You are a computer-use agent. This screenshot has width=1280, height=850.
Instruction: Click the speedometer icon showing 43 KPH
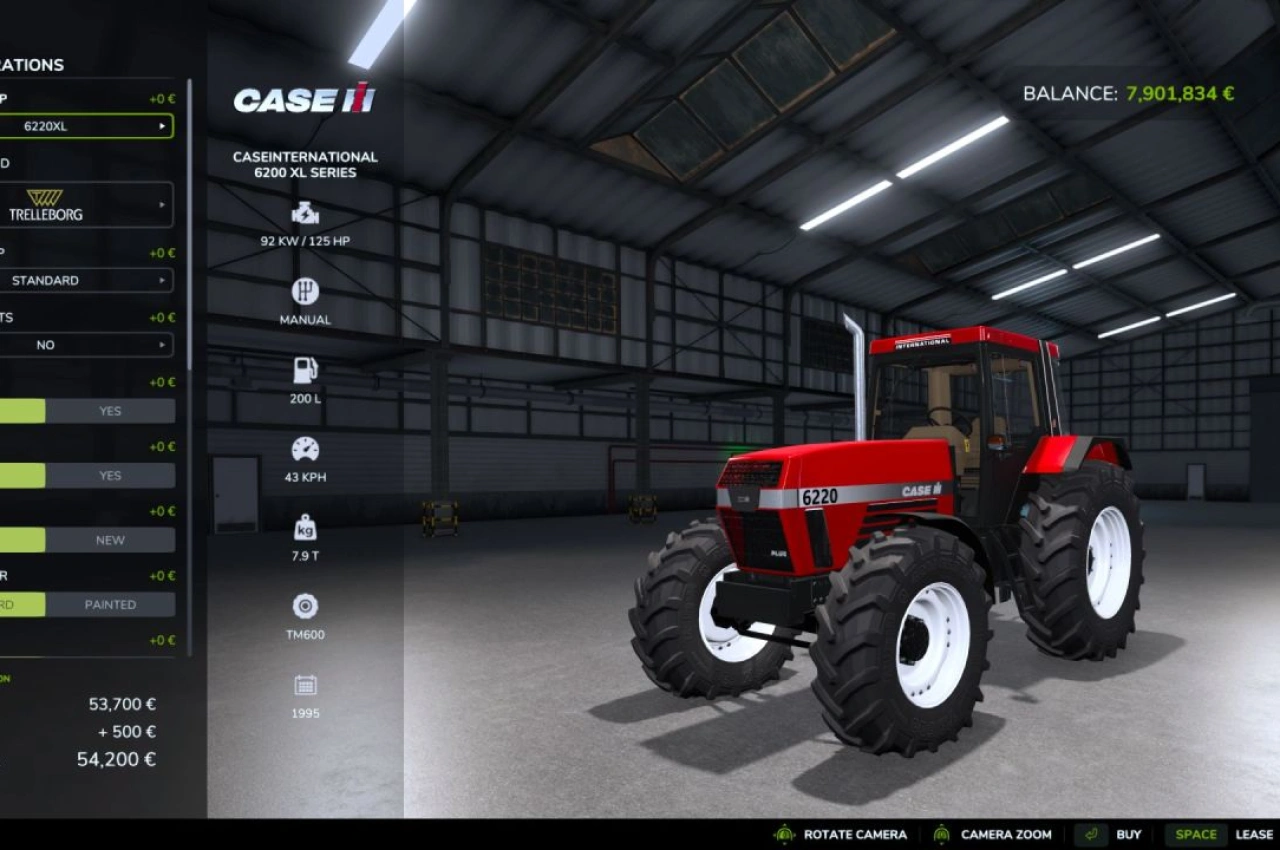point(304,447)
